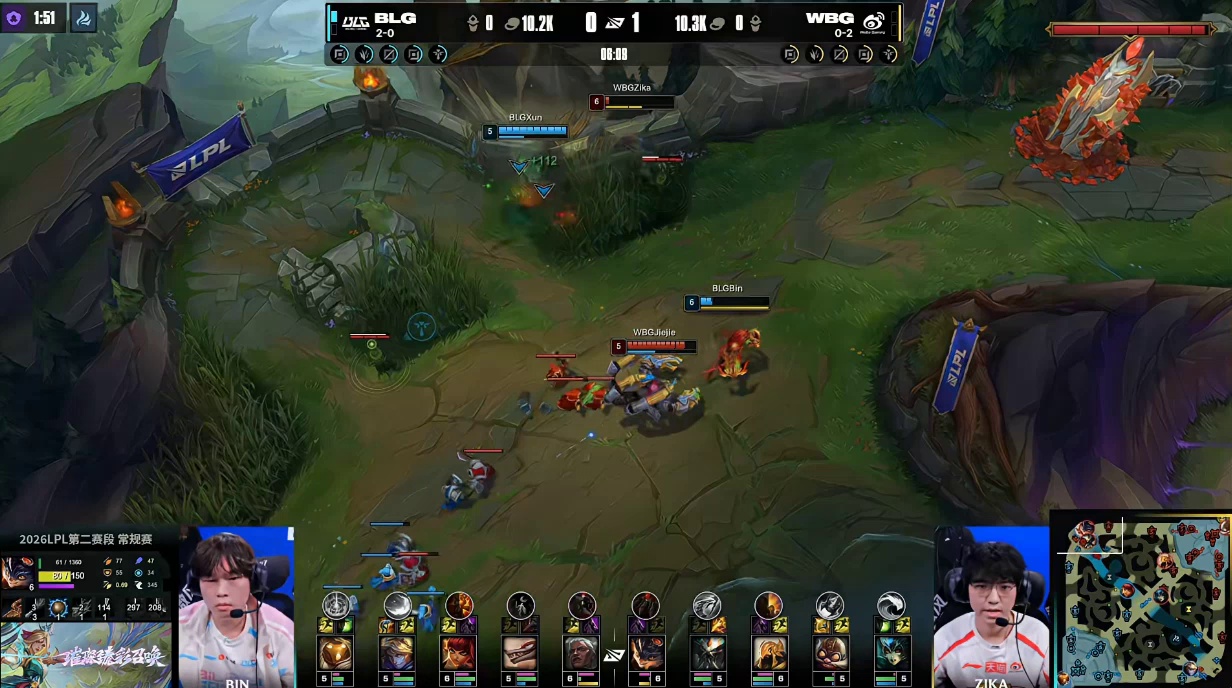Screen dimensions: 1232x688
Task: Pick the teal-skinned champion portrait
Action: (x=891, y=653)
